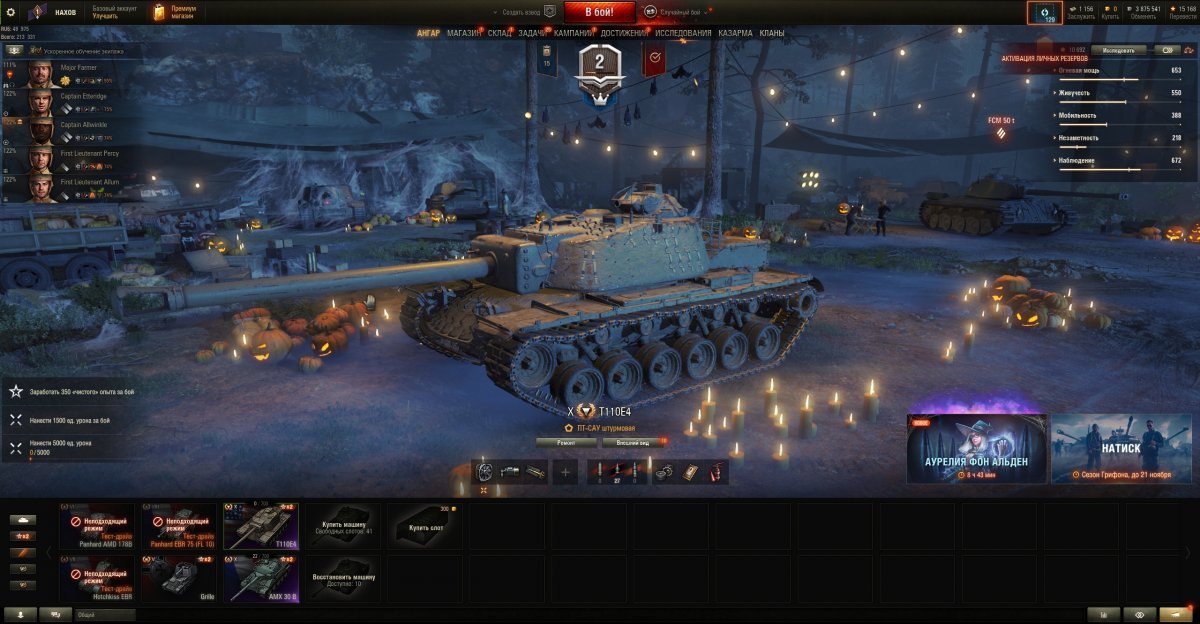
Task: Open the Премиум магазин premium shop
Action: click(175, 12)
